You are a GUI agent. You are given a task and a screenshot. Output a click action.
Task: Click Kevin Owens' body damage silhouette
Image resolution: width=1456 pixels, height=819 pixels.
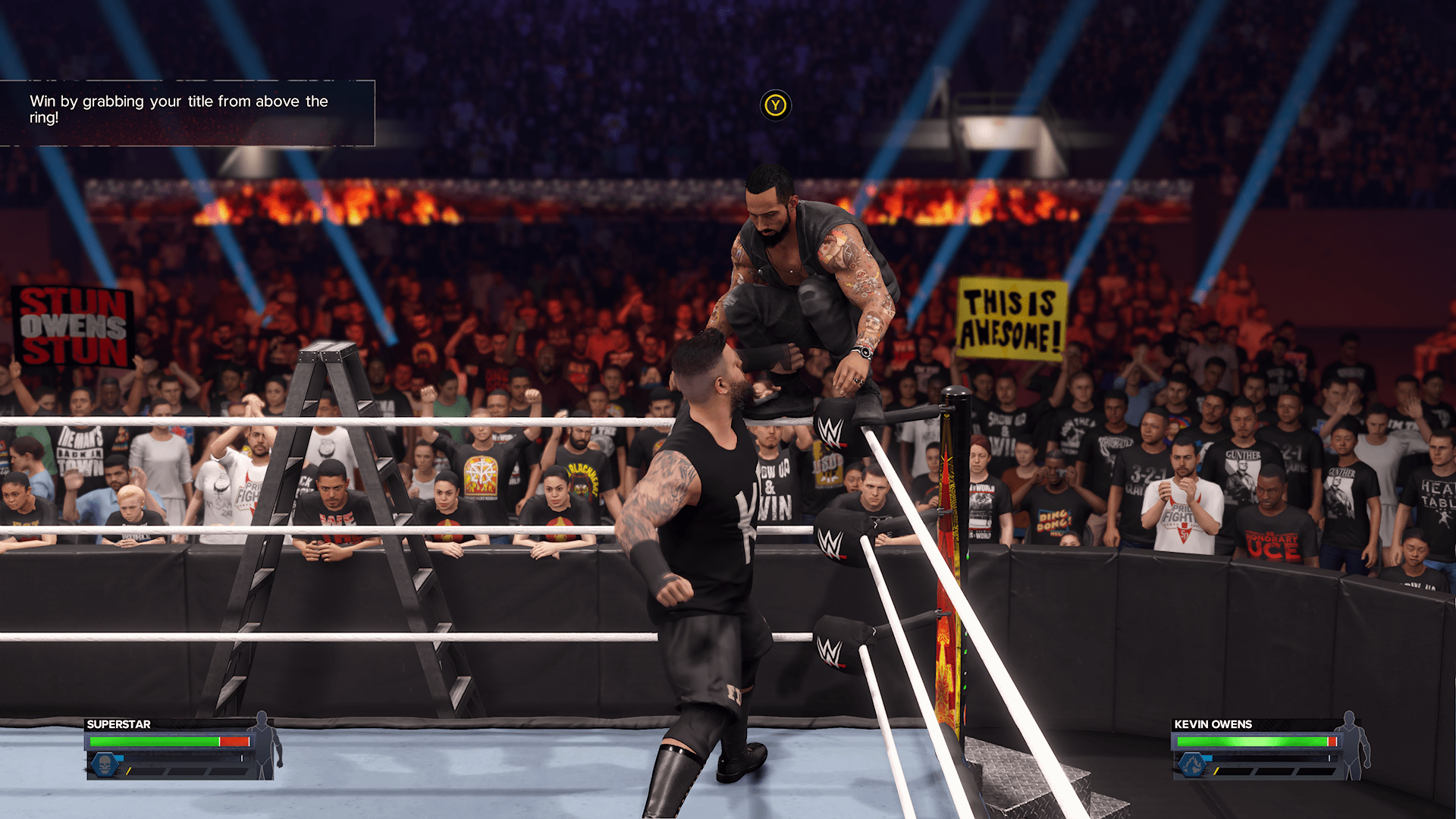pyautogui.click(x=1352, y=745)
